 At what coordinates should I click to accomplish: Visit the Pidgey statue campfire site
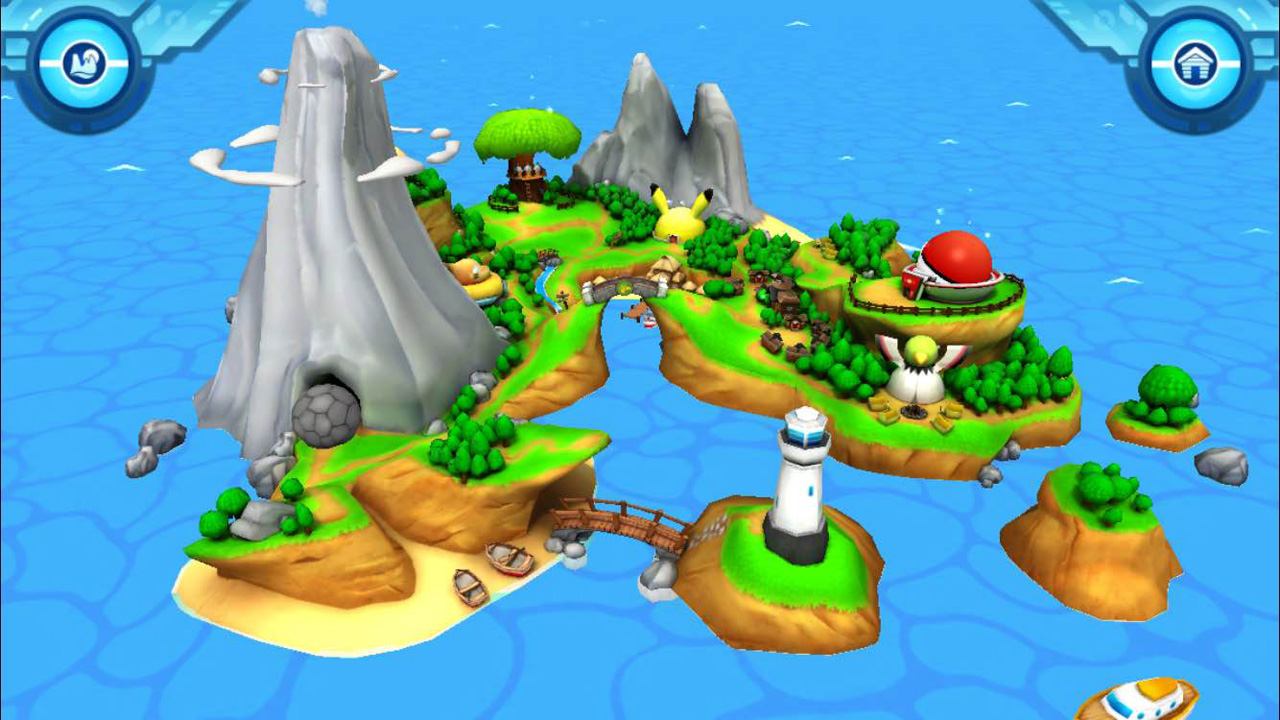tap(918, 370)
